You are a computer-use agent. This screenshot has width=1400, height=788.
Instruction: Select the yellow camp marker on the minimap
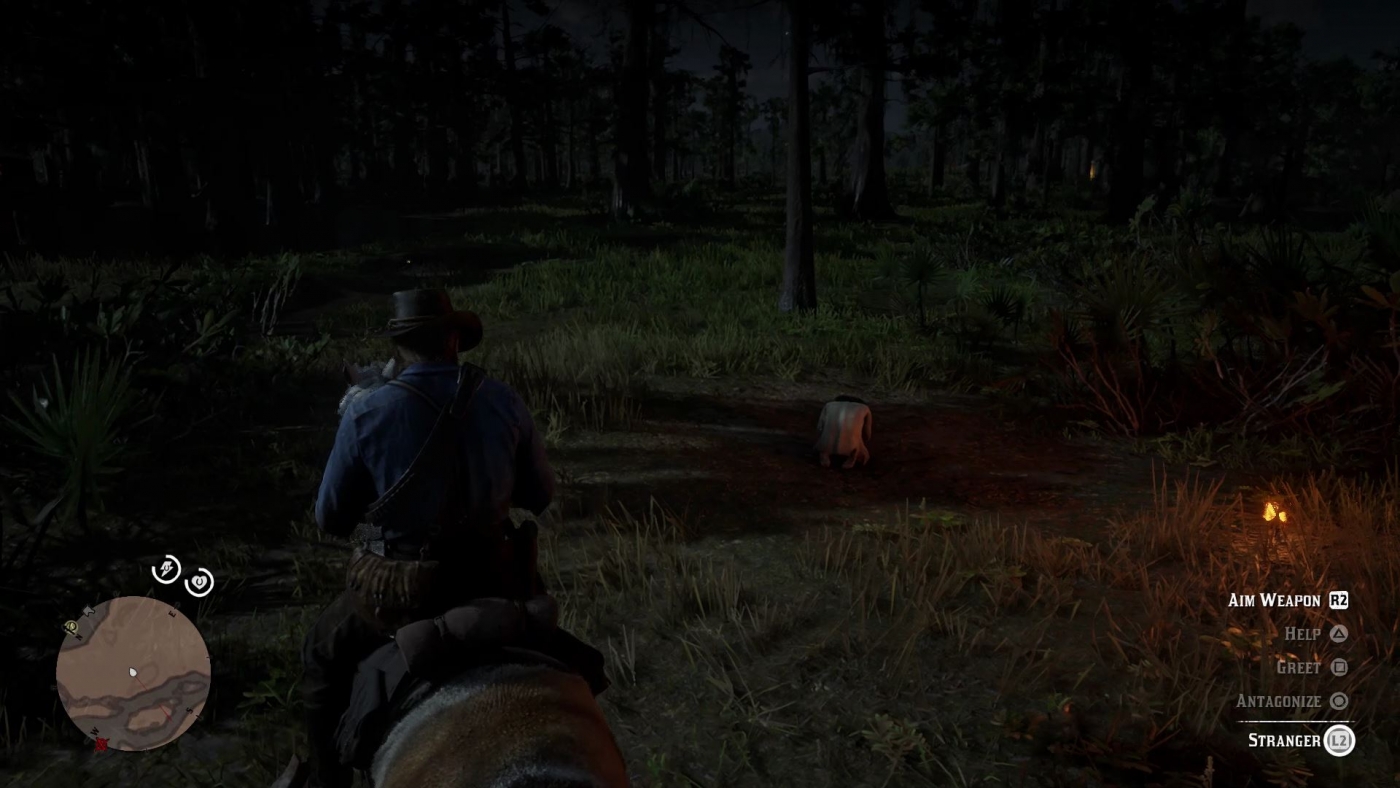click(x=71, y=626)
